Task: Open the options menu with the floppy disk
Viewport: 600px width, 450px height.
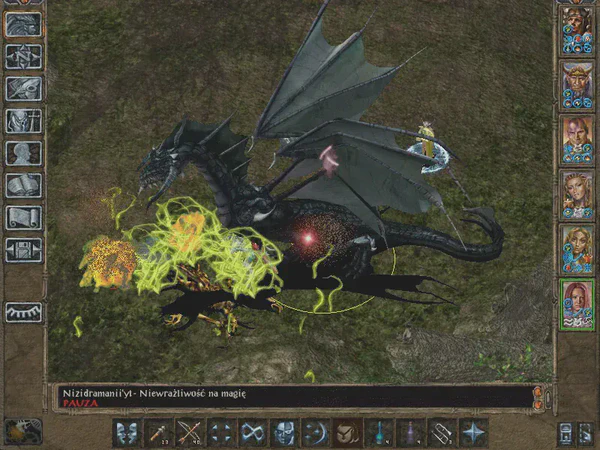Action: (x=23, y=249)
